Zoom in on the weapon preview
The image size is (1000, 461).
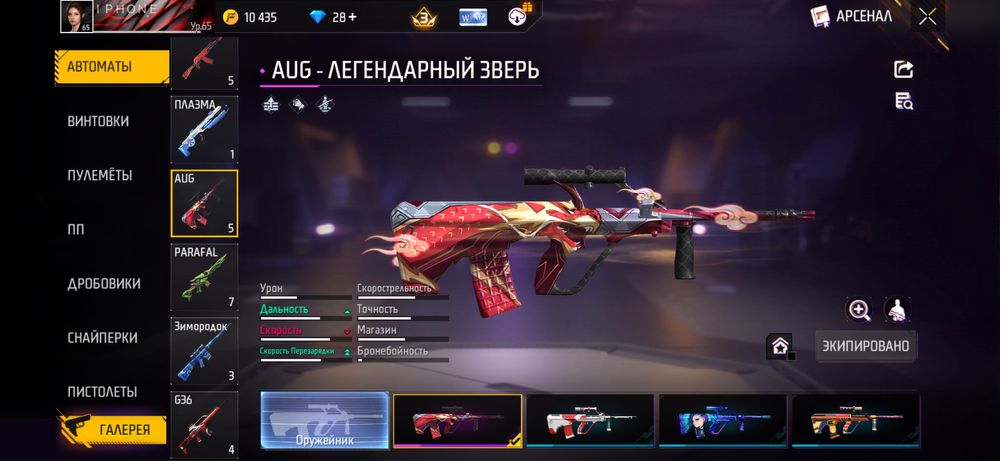[x=858, y=309]
